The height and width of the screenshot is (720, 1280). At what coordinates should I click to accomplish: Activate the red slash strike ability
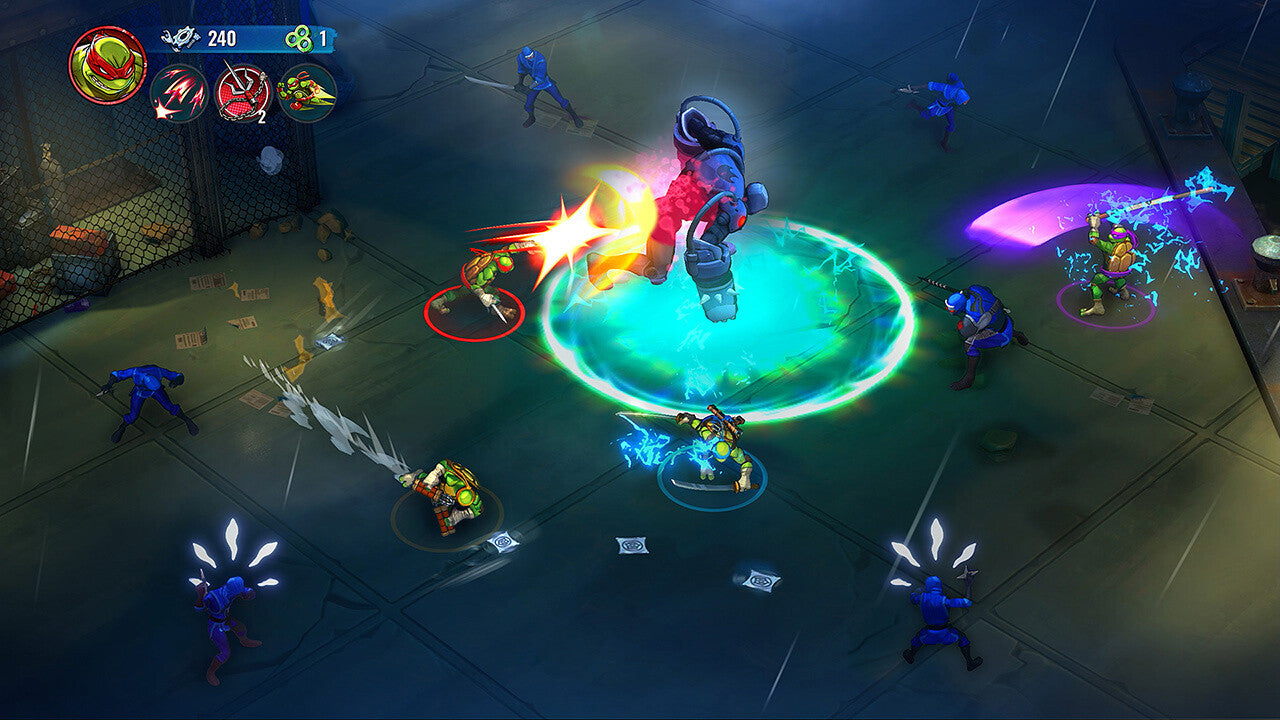coord(179,93)
